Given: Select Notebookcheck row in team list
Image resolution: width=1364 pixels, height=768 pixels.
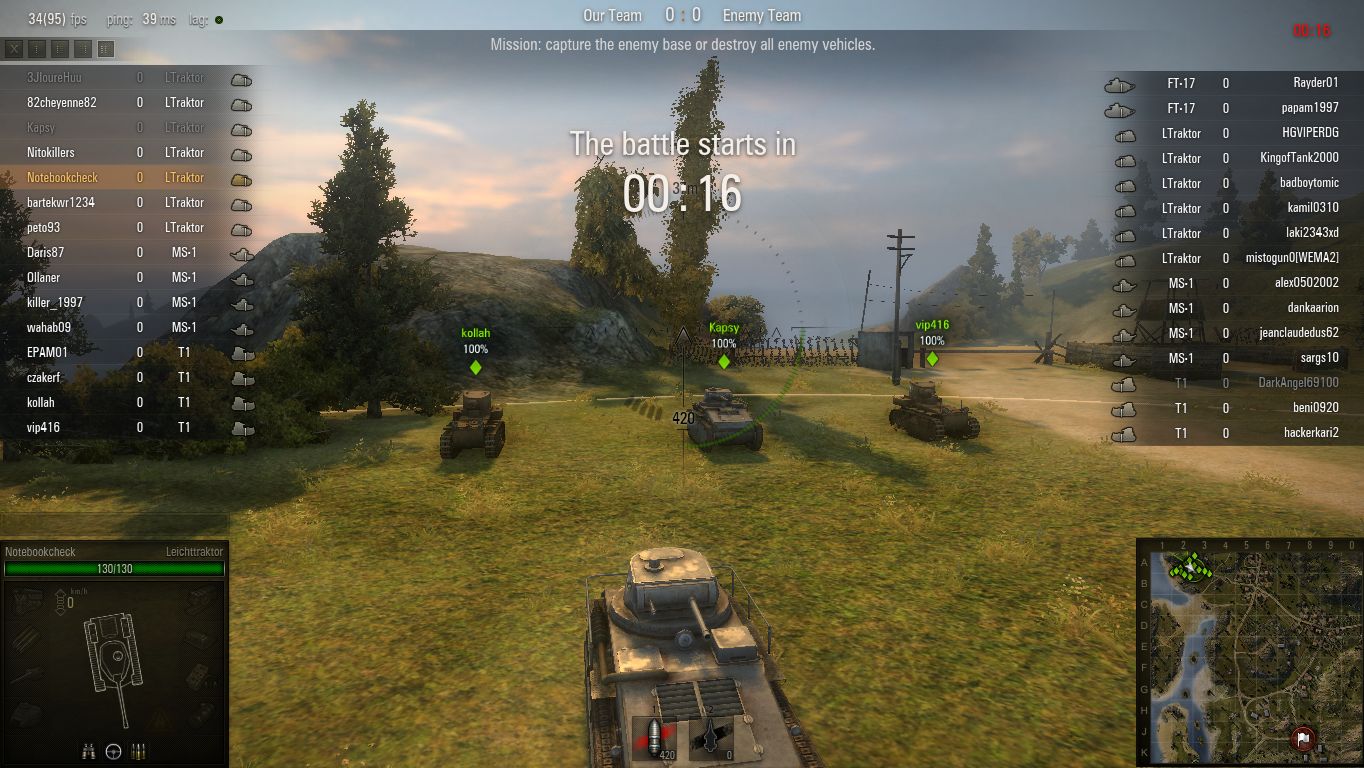Looking at the screenshot, I should coord(61,178).
